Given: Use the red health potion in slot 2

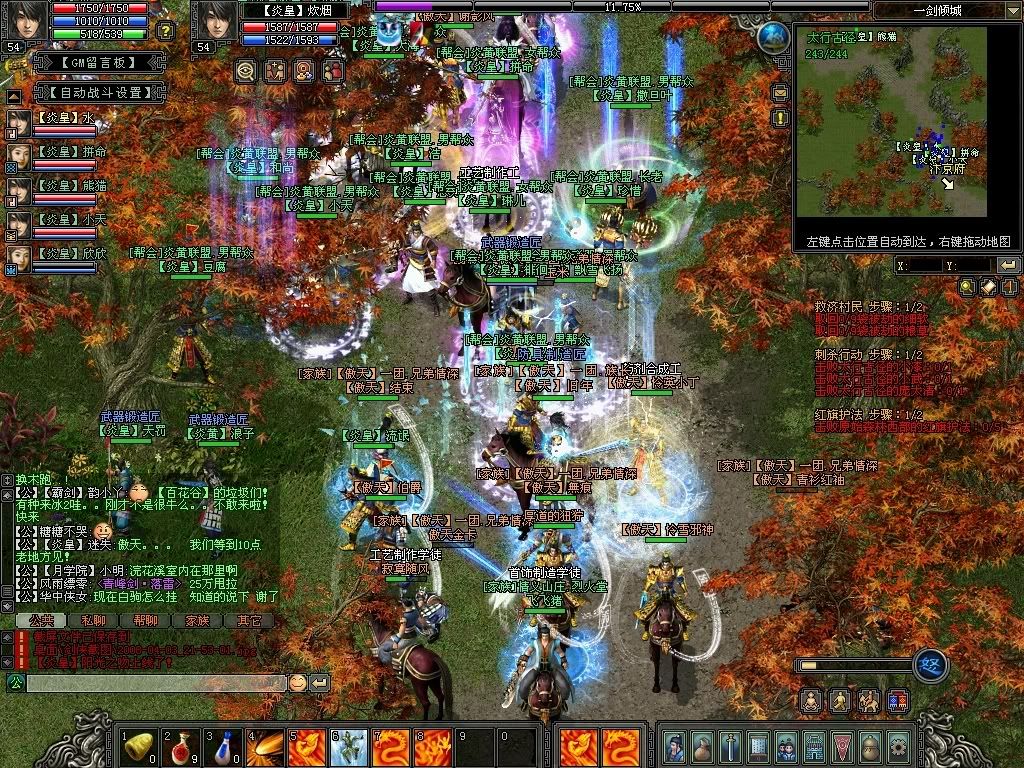Looking at the screenshot, I should pos(181,746).
